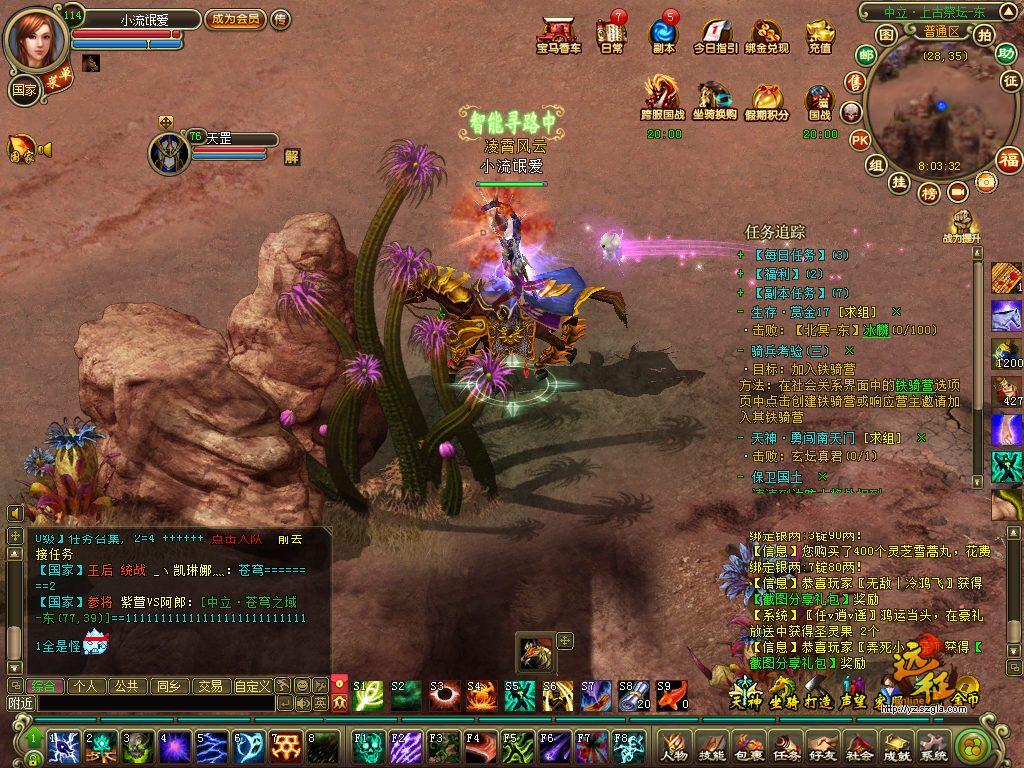Screen dimensions: 1024x768
Task: Open the 福 welfare button beside minimap
Action: click(1008, 159)
